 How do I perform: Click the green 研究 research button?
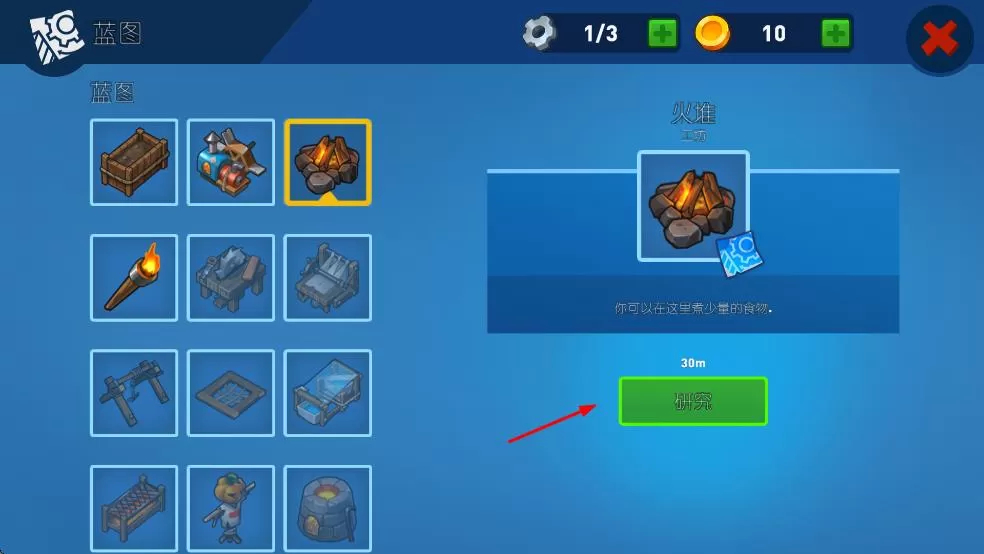click(693, 401)
